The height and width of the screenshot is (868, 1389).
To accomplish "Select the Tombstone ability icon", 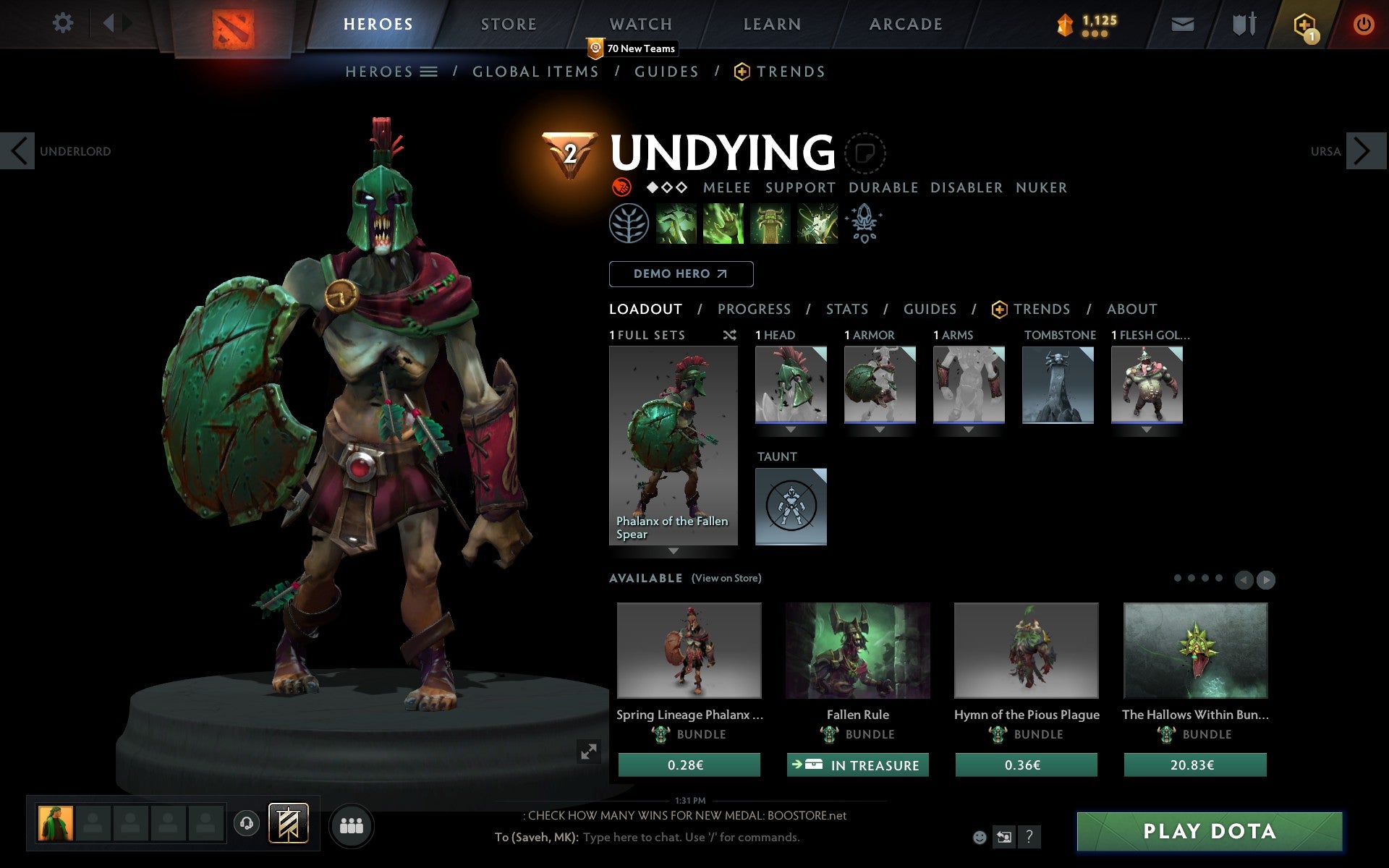I will click(x=769, y=224).
